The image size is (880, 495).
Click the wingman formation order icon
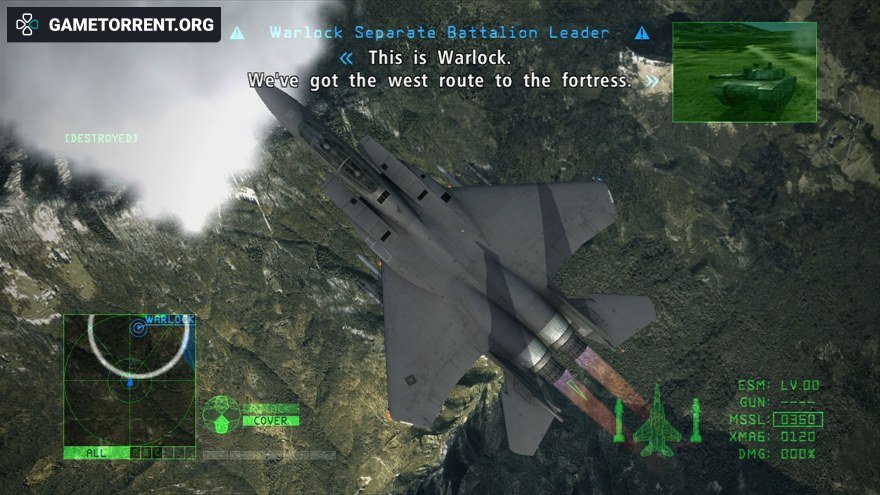[221, 413]
